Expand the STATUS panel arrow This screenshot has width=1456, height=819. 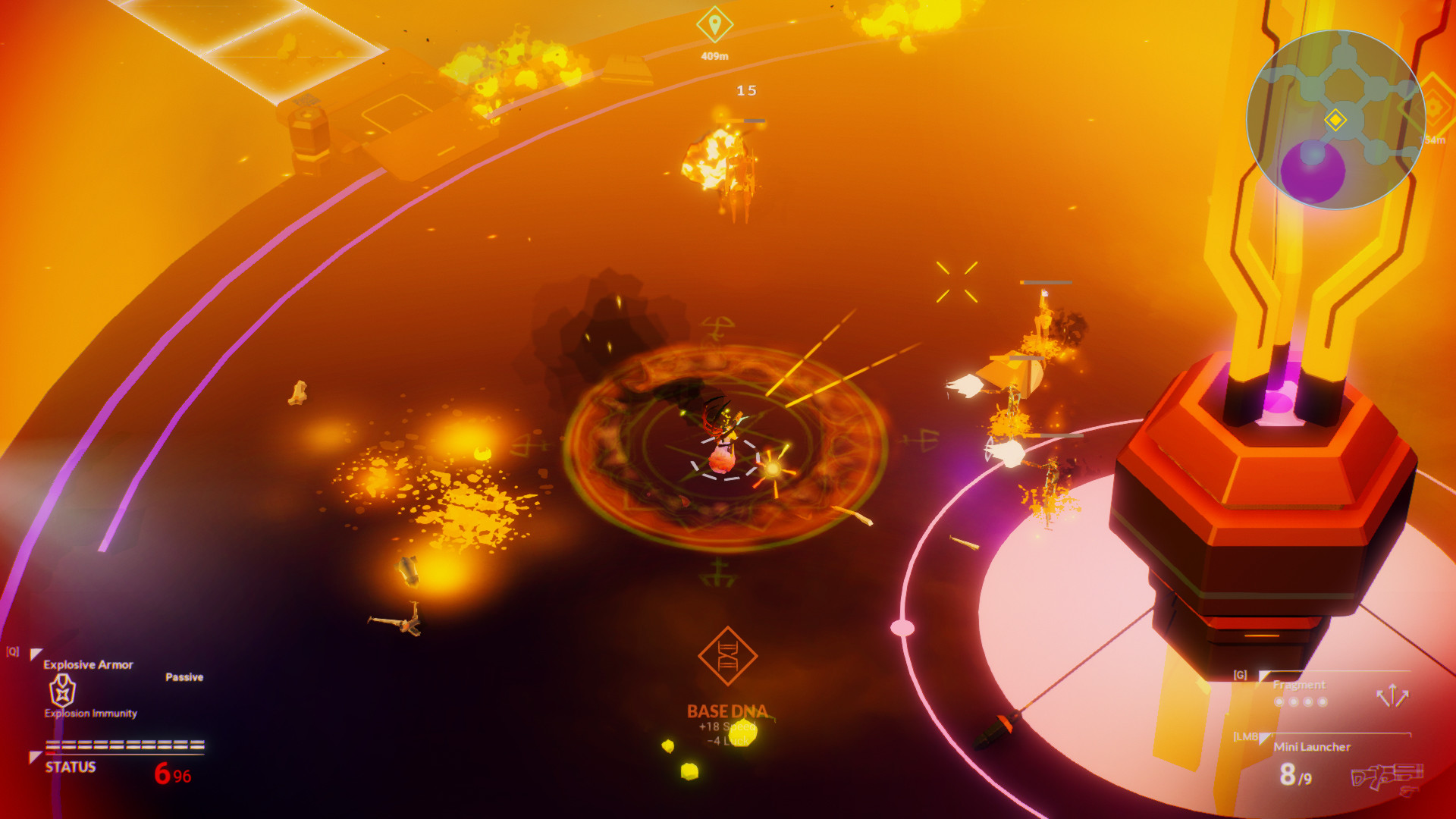coord(35,755)
